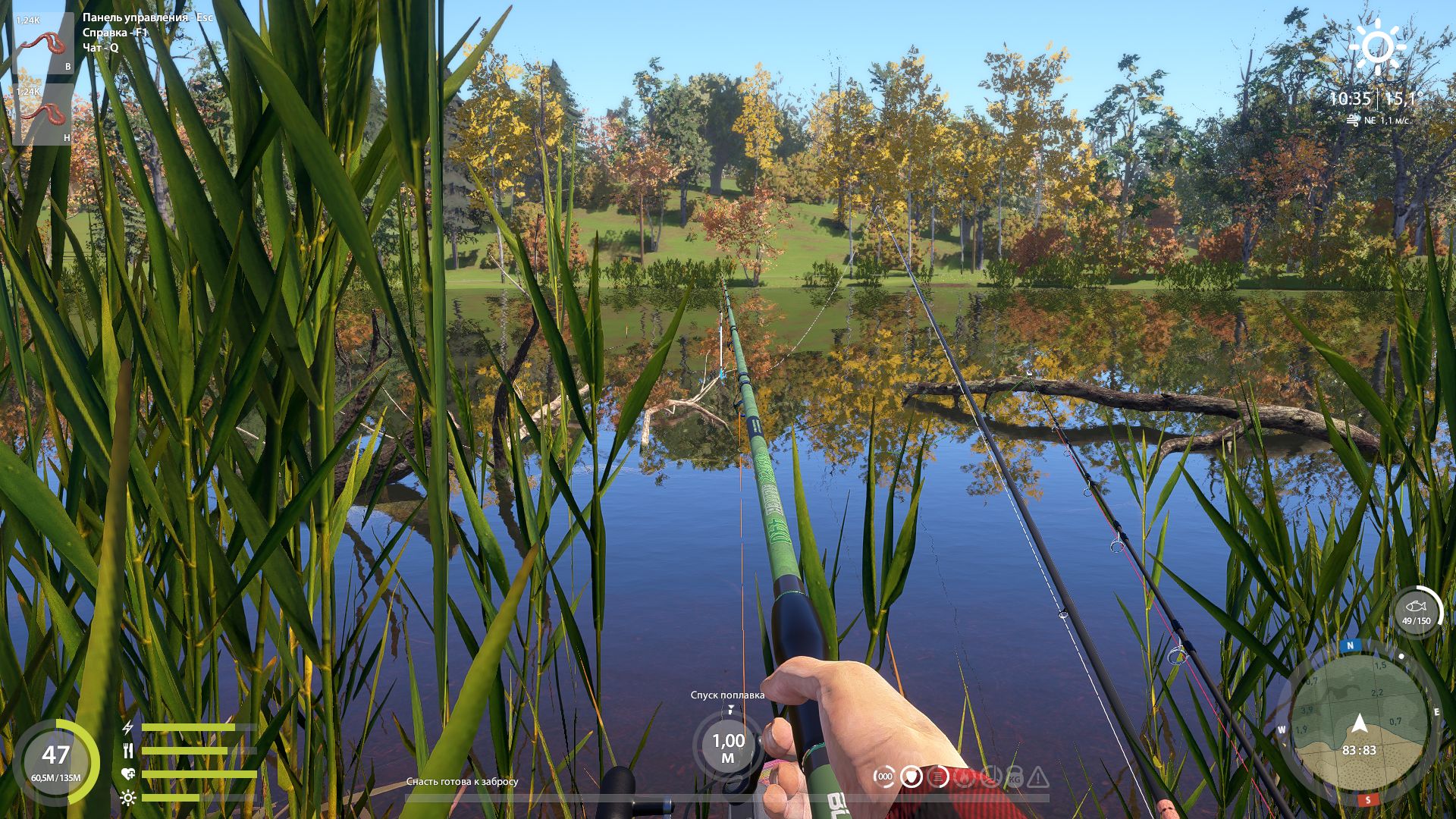Click the warning triangle indicator

(1040, 776)
